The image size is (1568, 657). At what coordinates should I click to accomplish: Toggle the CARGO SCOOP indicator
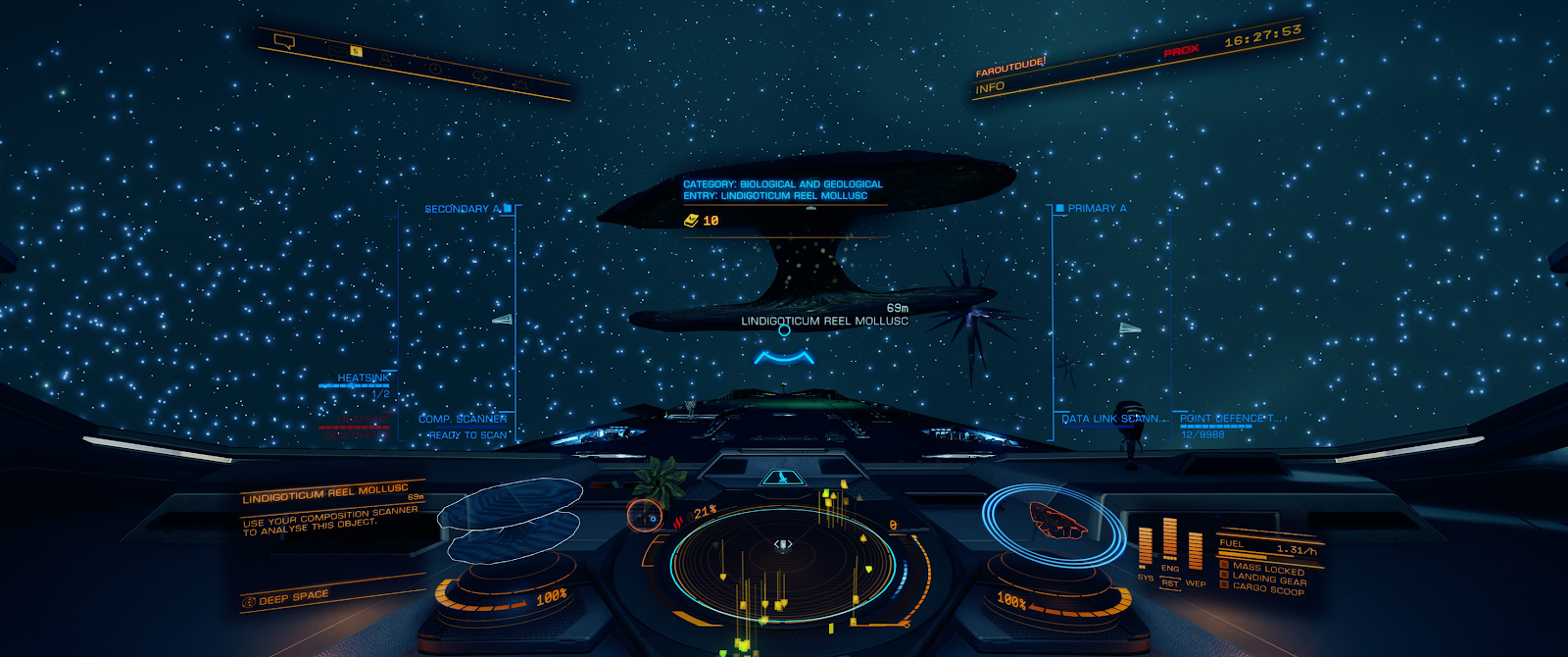coord(1267,588)
